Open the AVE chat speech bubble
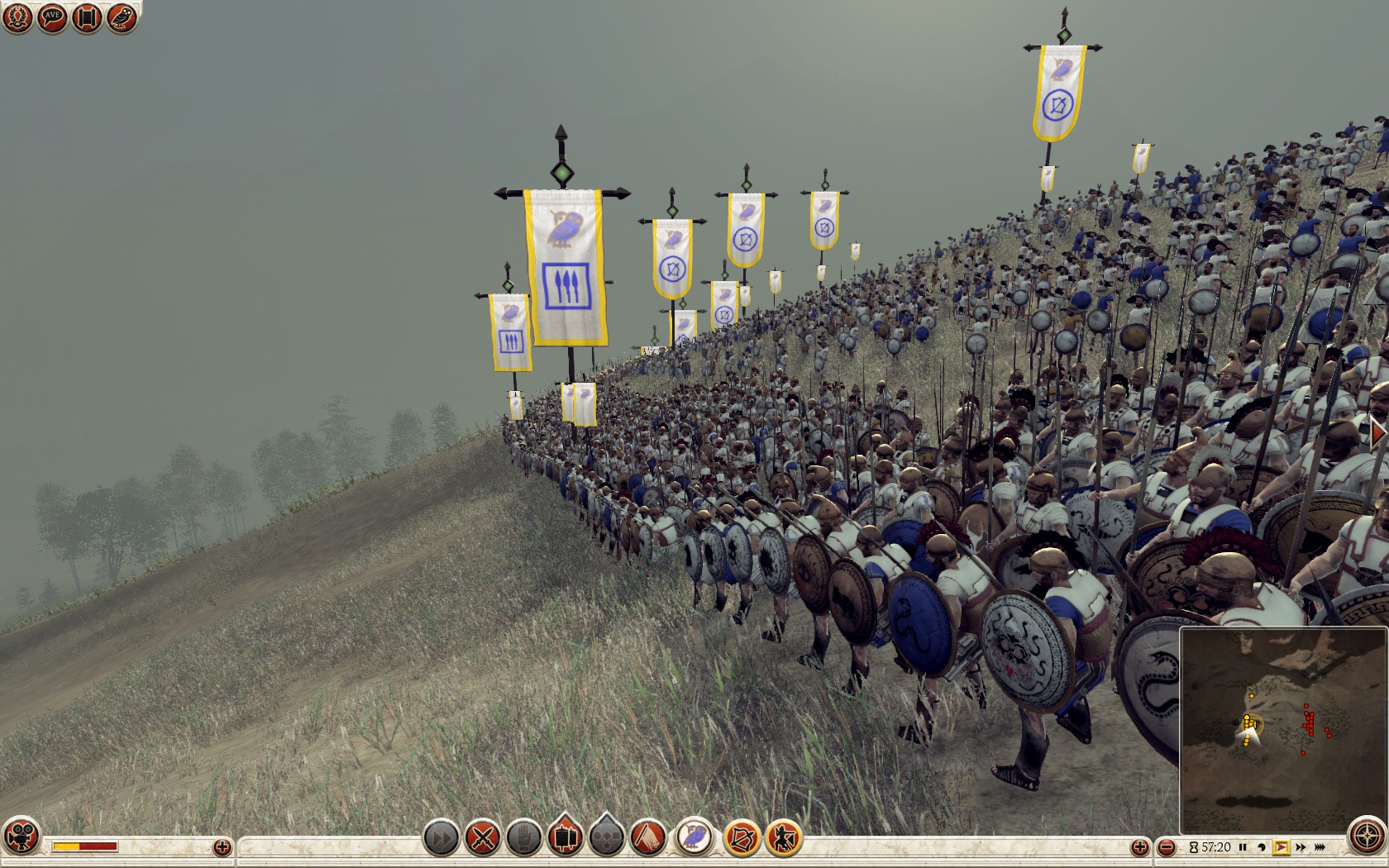This screenshot has width=1389, height=868. pyautogui.click(x=52, y=17)
